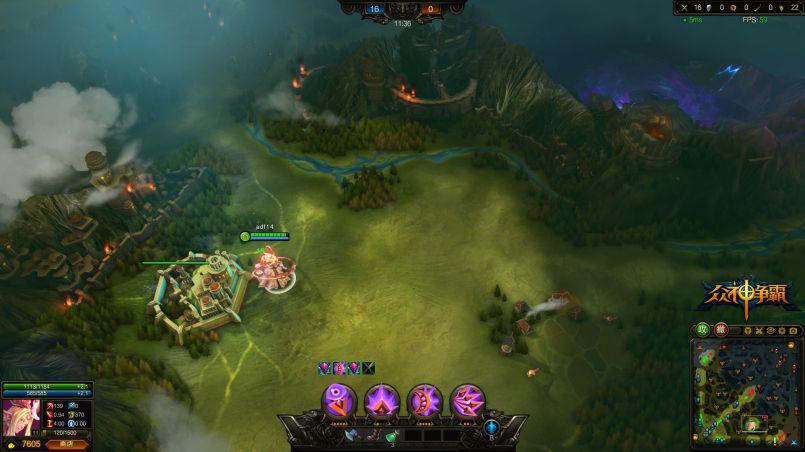Select the red retreat signal button

coord(719,329)
